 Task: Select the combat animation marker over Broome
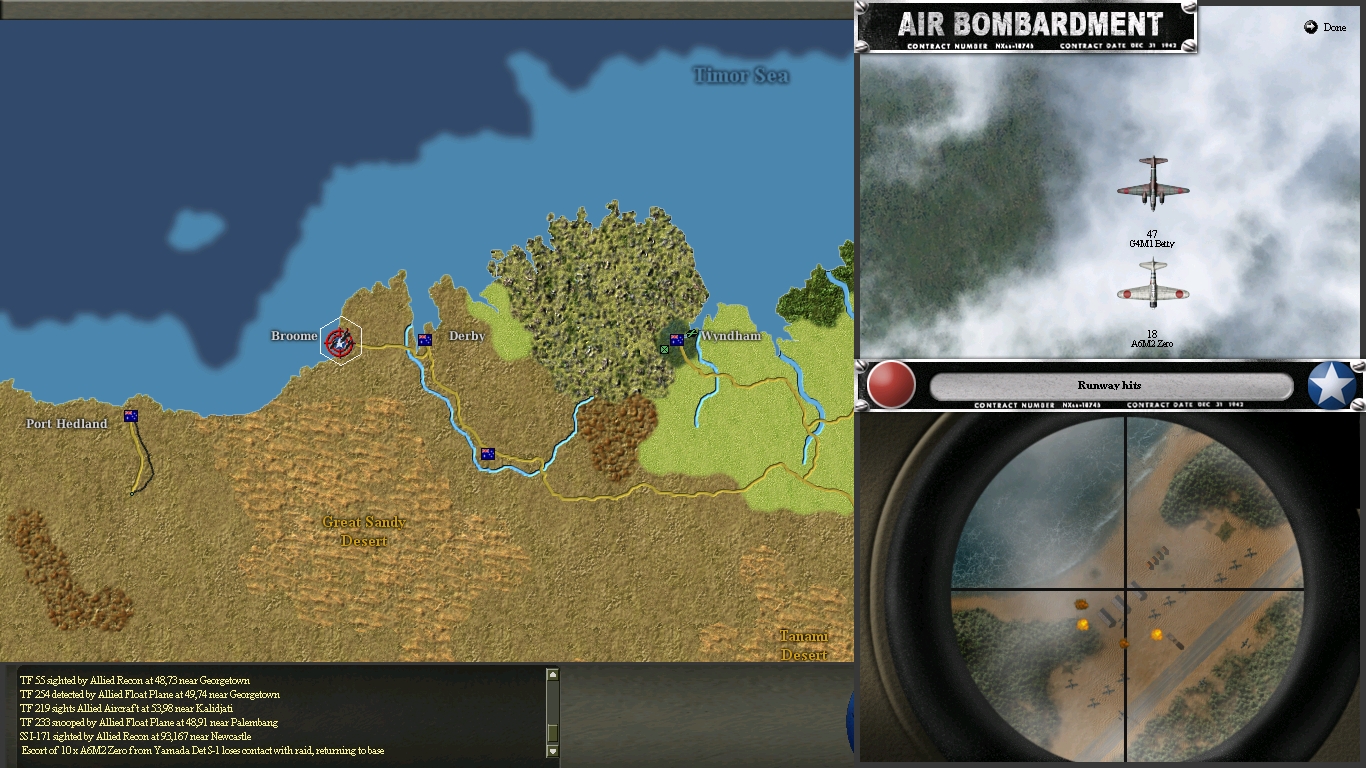coord(340,343)
